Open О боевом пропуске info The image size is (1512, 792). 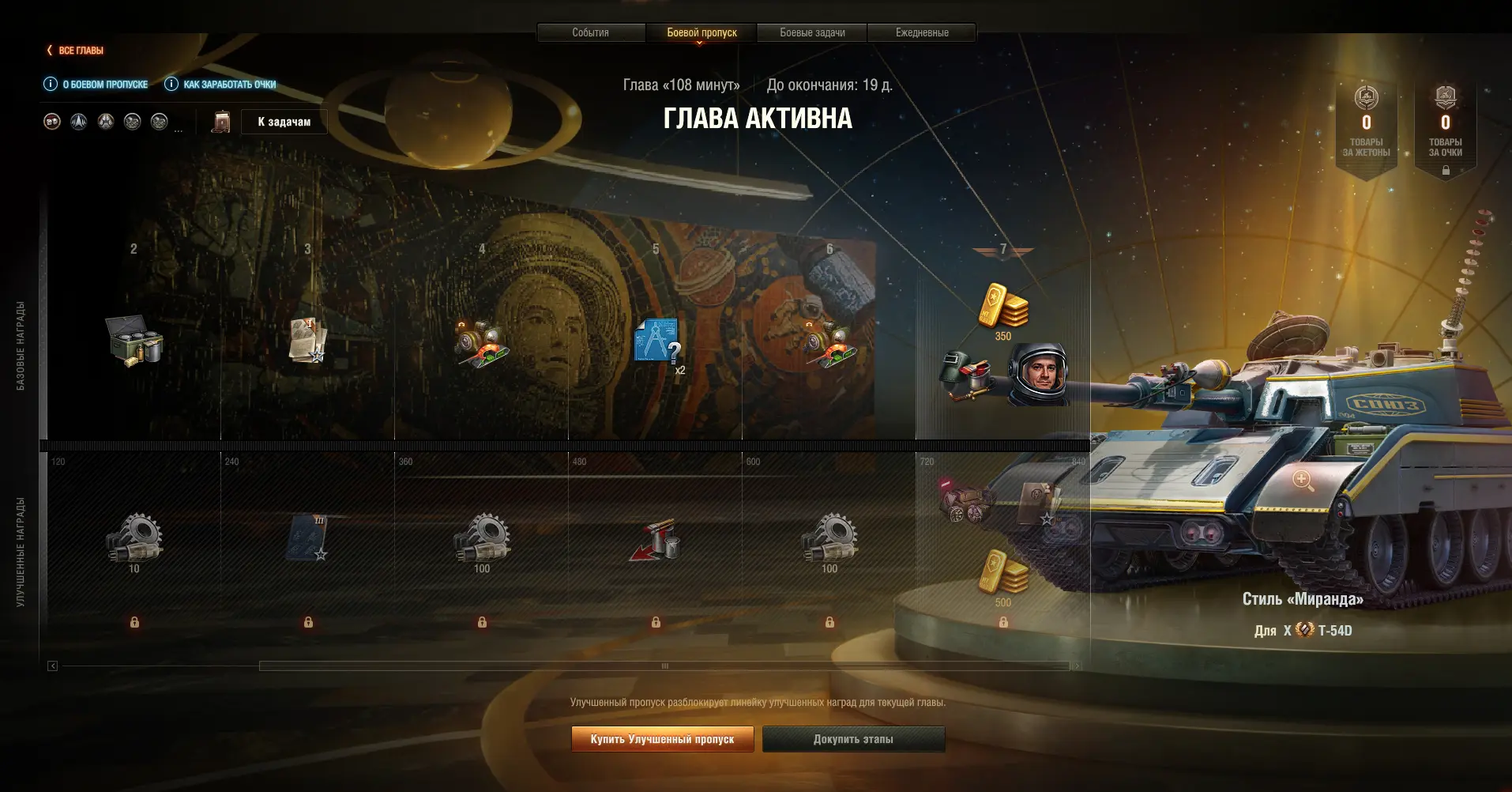[x=96, y=85]
